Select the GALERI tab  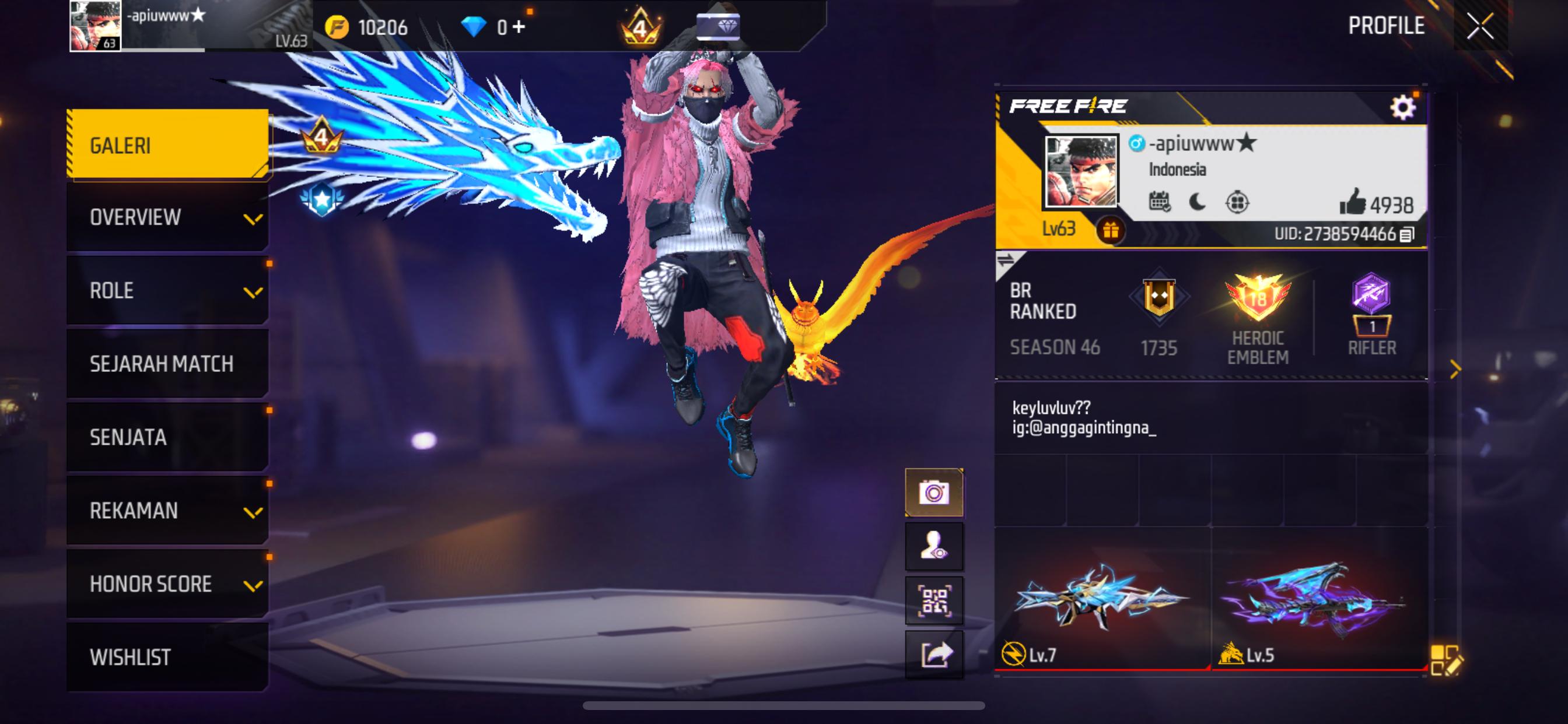(167, 145)
